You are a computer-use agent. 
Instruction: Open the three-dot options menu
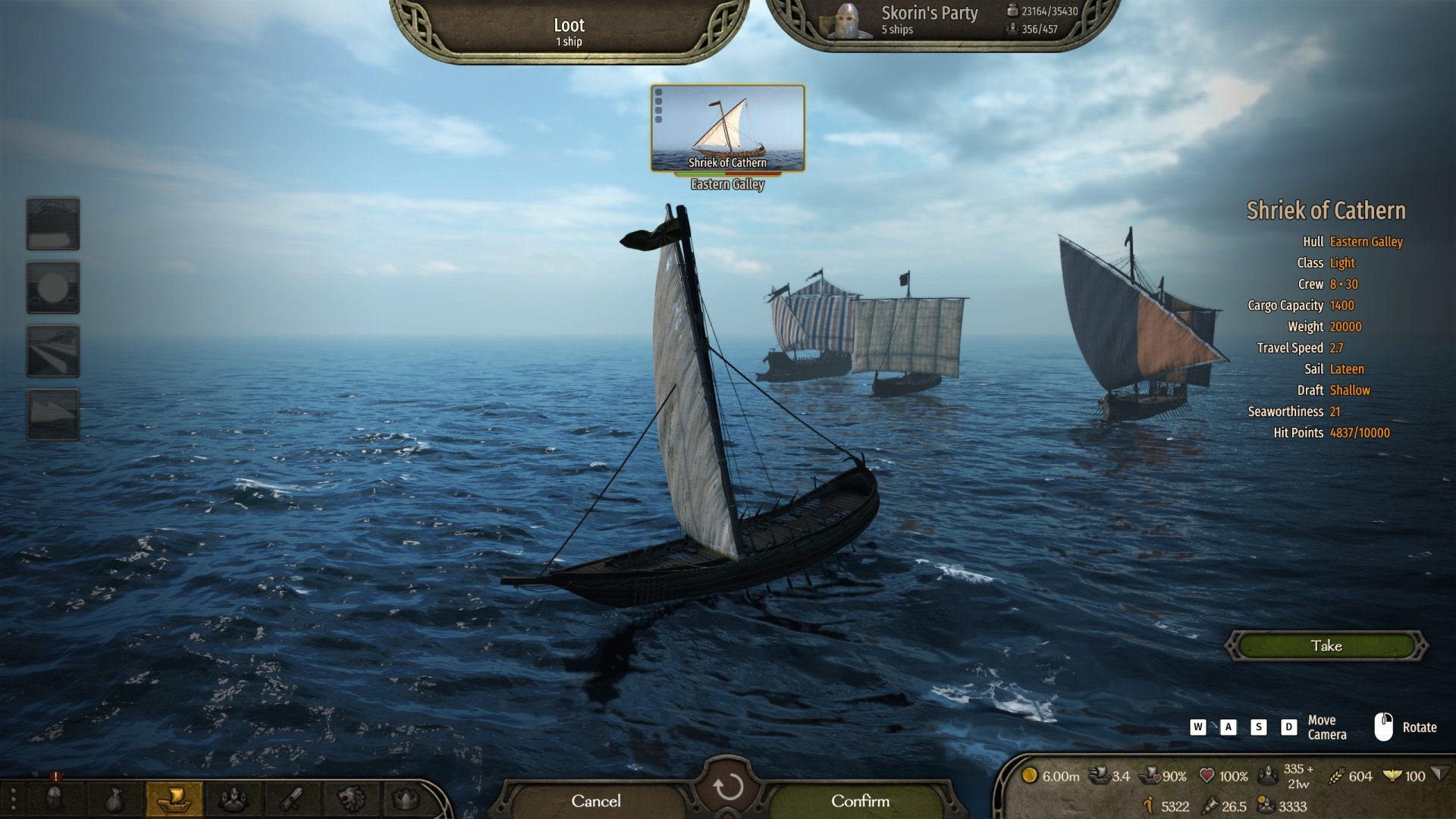[13, 799]
